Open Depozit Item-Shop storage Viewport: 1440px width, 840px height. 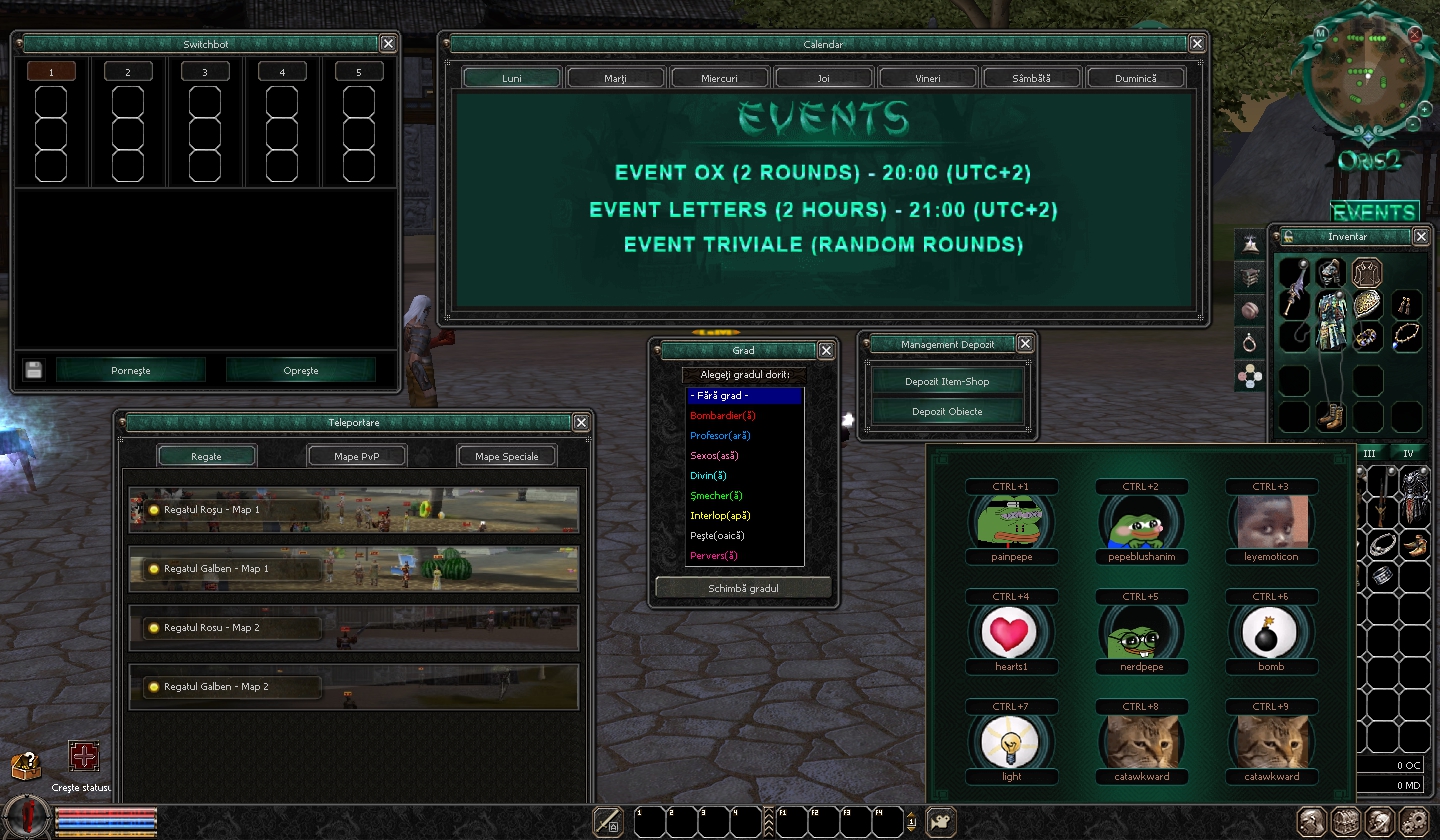[947, 381]
